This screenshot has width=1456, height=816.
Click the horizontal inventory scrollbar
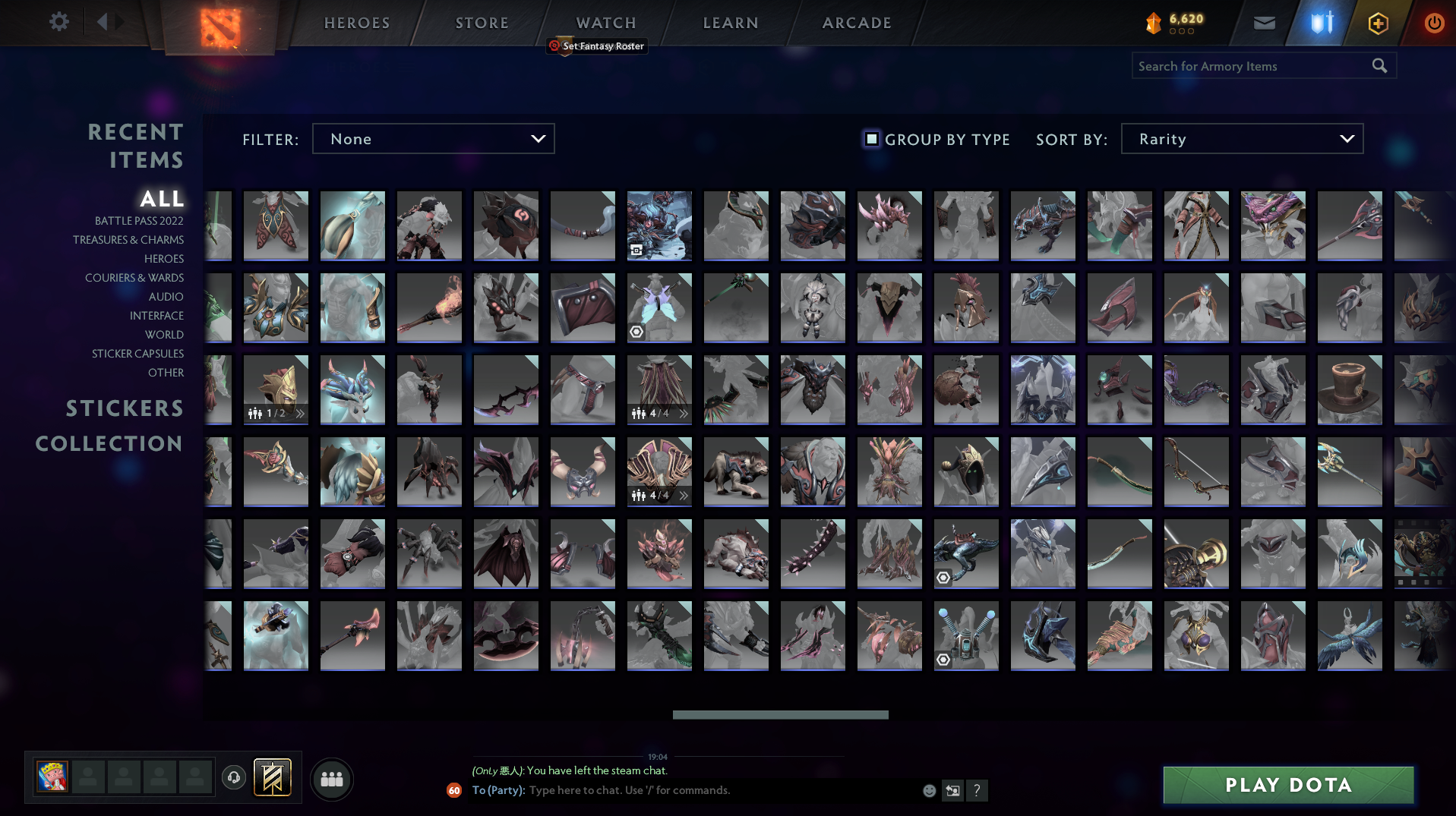[780, 714]
